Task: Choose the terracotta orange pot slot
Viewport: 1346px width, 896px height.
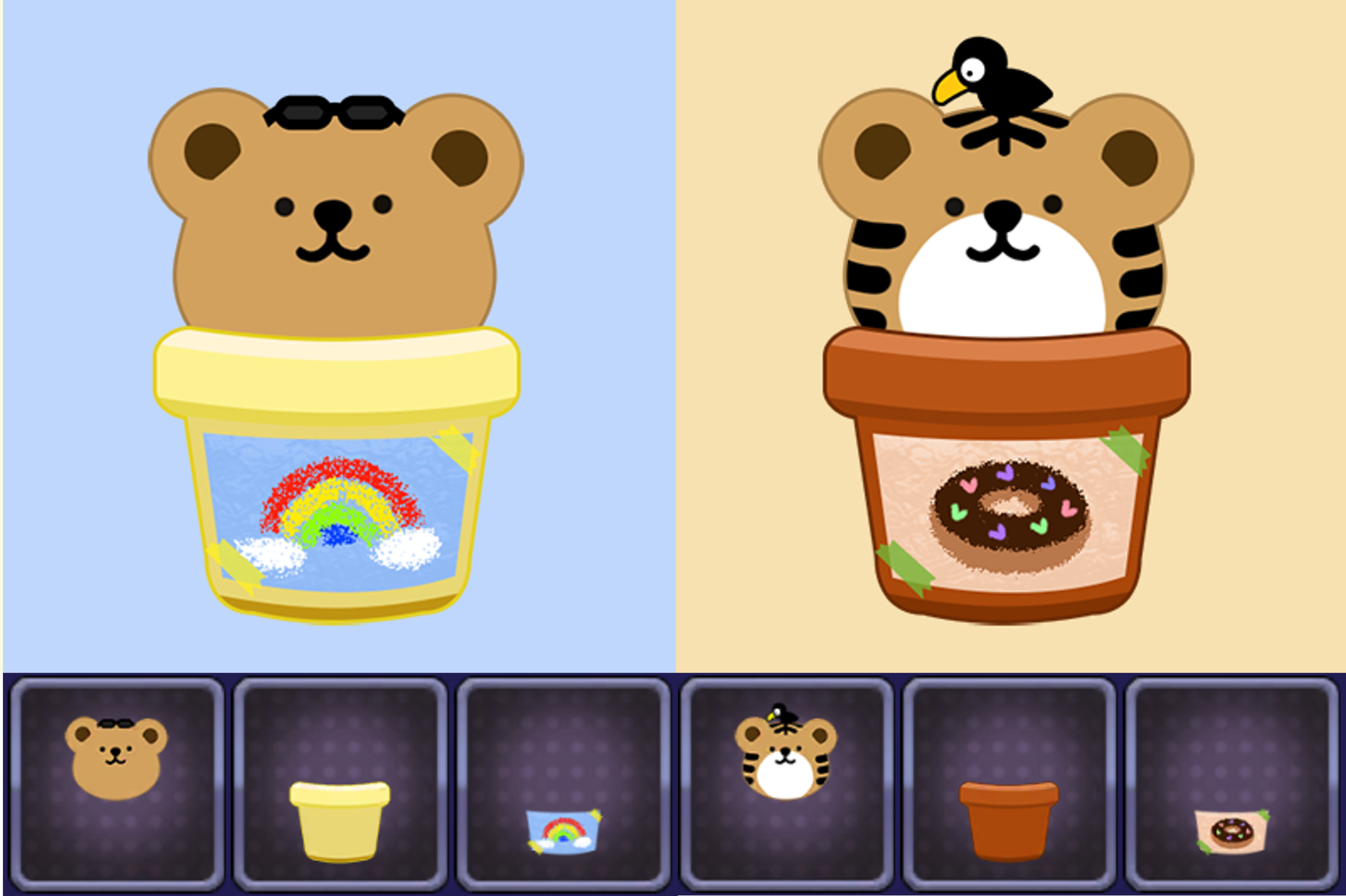Action: click(x=1009, y=784)
